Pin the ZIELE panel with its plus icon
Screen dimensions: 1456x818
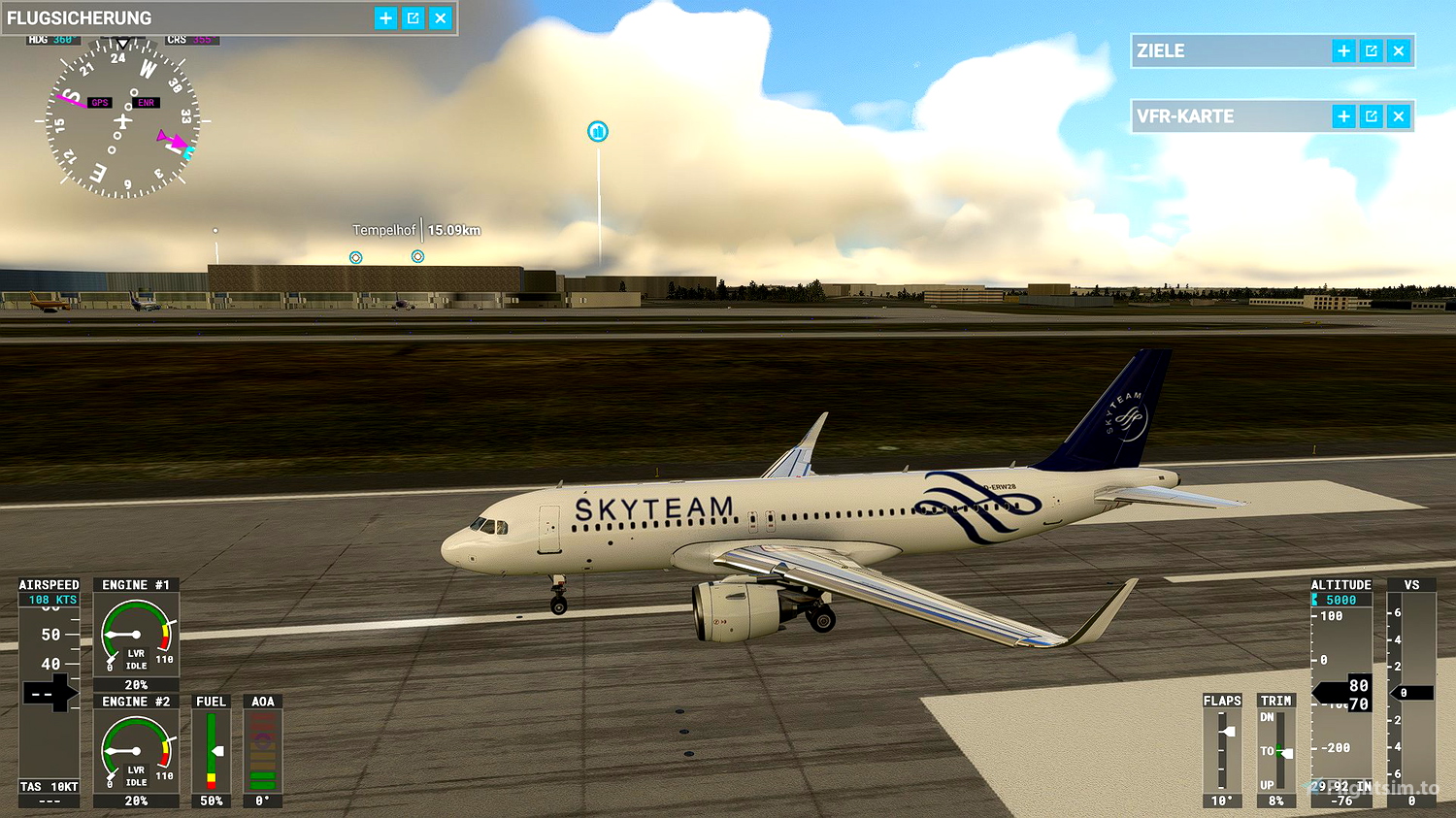pyautogui.click(x=1343, y=50)
